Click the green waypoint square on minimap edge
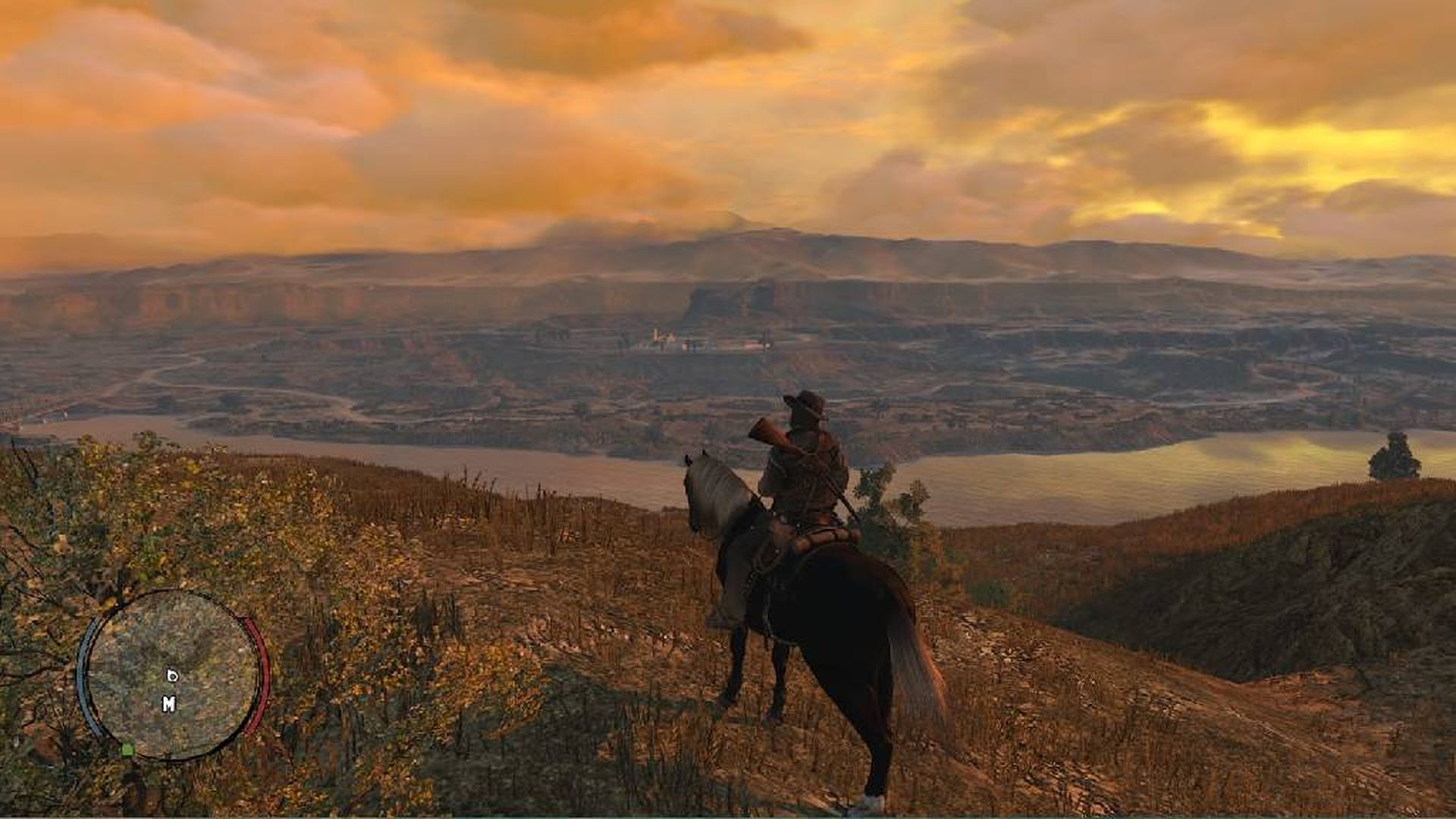This screenshot has width=1456, height=819. pyautogui.click(x=127, y=748)
